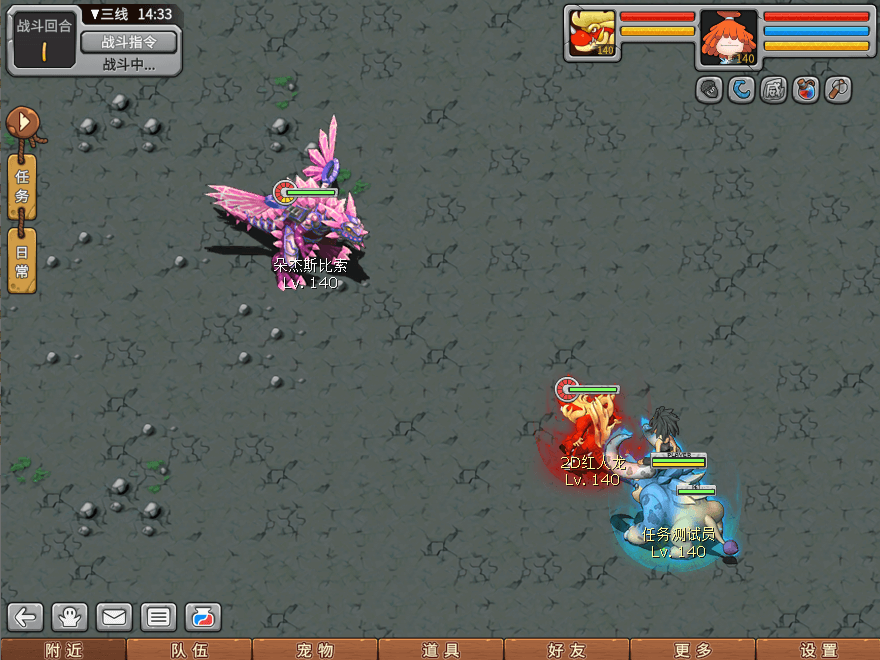
Task: Open the 日常 daily activities panel
Action: [x=22, y=260]
